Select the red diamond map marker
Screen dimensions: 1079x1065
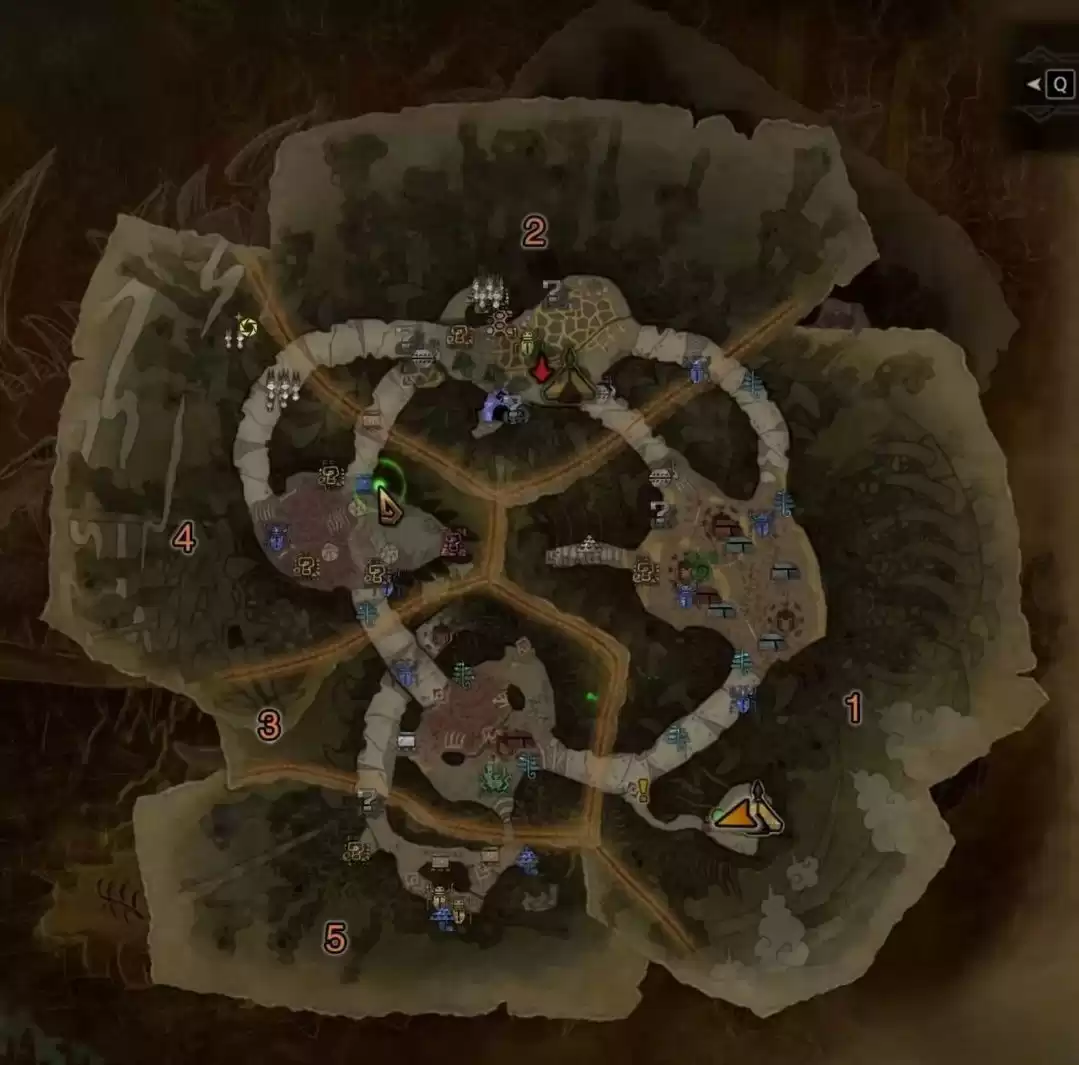pyautogui.click(x=541, y=370)
